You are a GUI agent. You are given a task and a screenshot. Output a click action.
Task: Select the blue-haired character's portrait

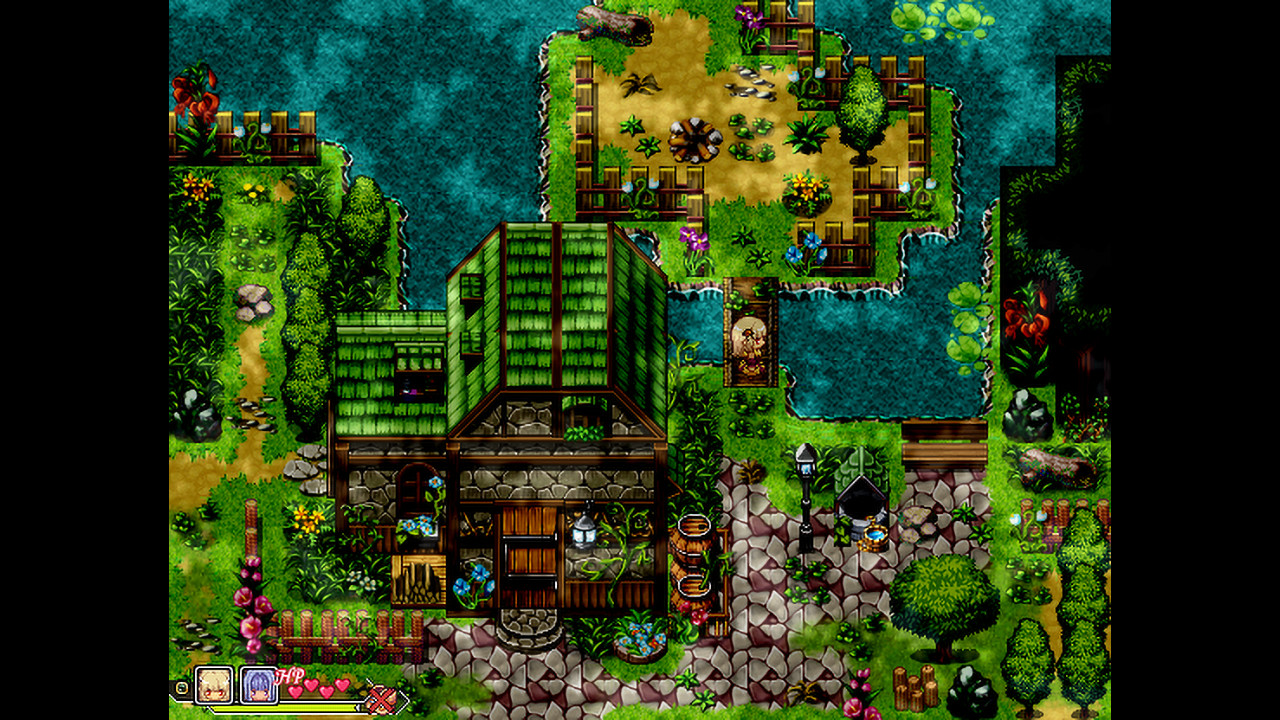click(258, 686)
